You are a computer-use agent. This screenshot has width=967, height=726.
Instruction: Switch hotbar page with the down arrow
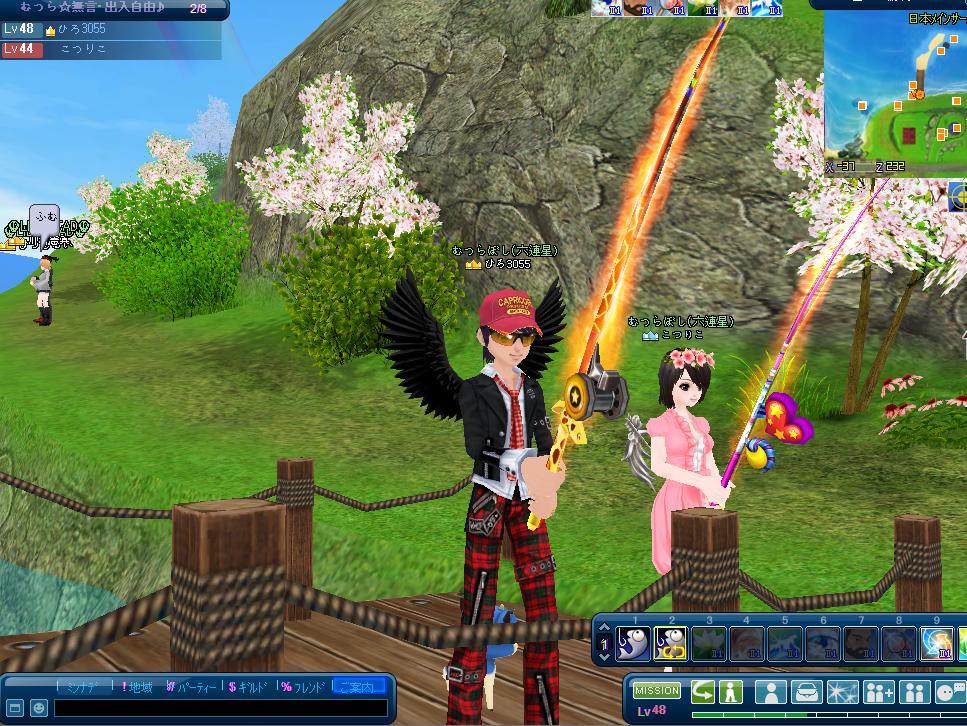pyautogui.click(x=604, y=655)
